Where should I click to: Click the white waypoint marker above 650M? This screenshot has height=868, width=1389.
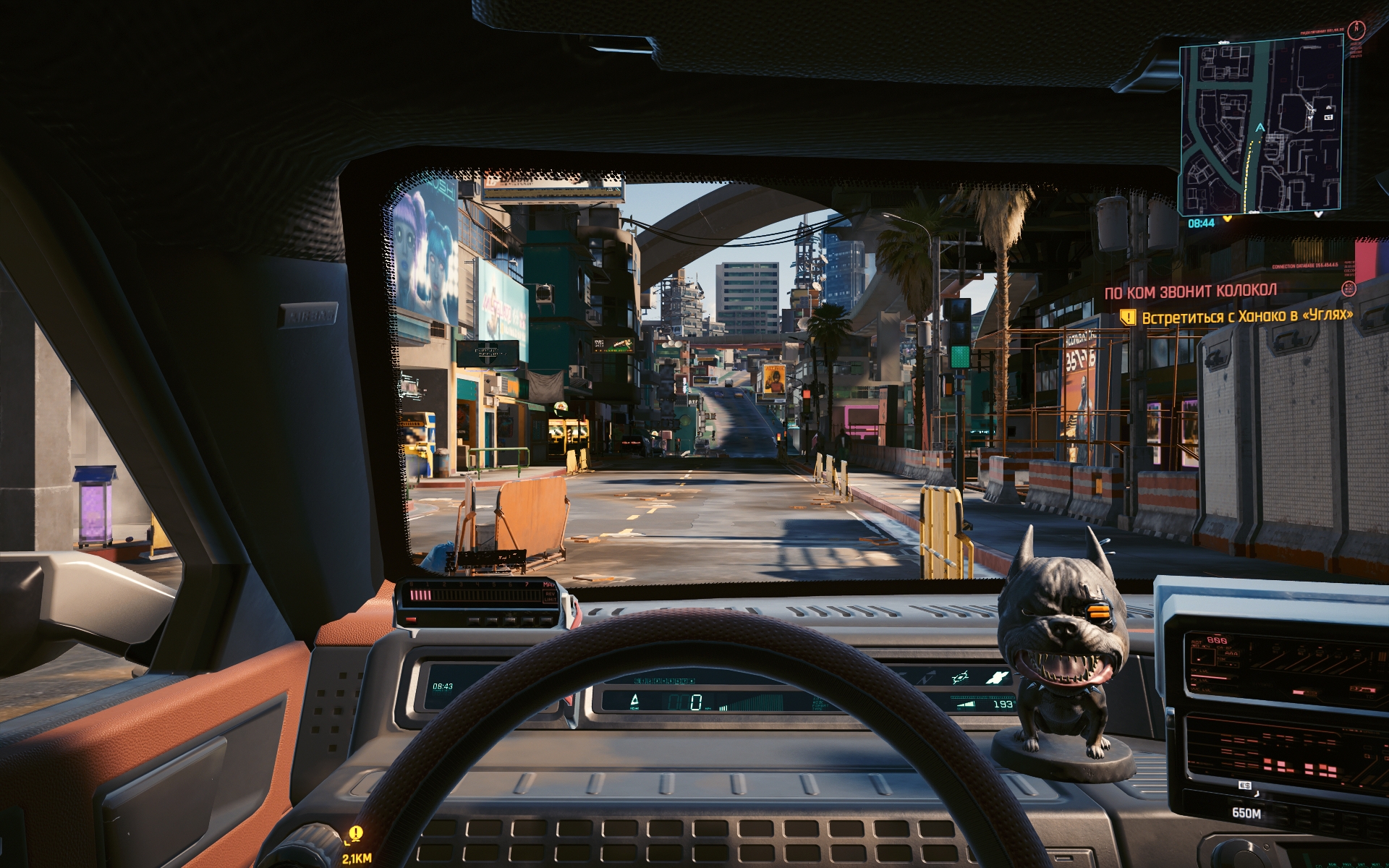[x=1245, y=786]
